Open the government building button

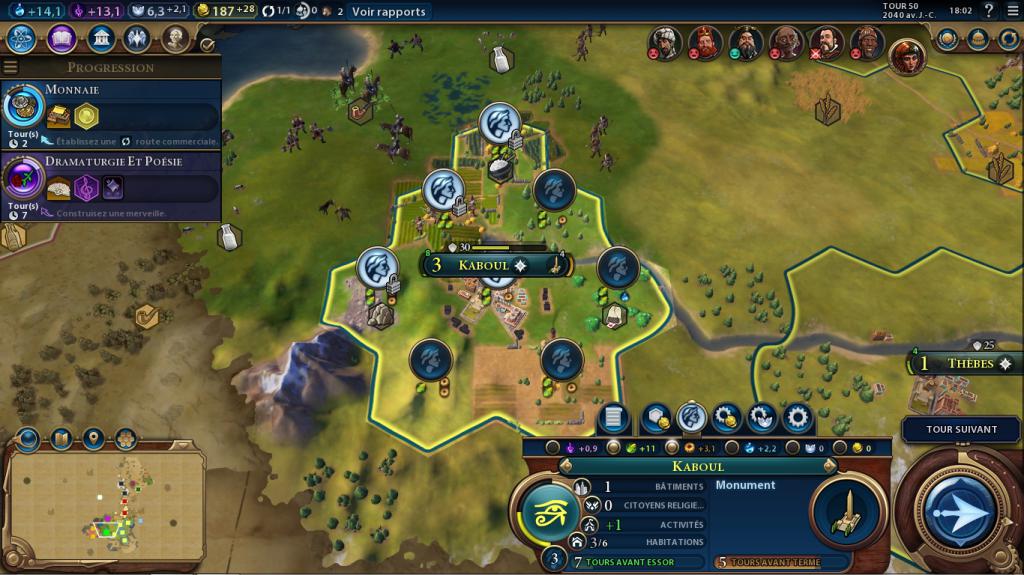click(99, 38)
